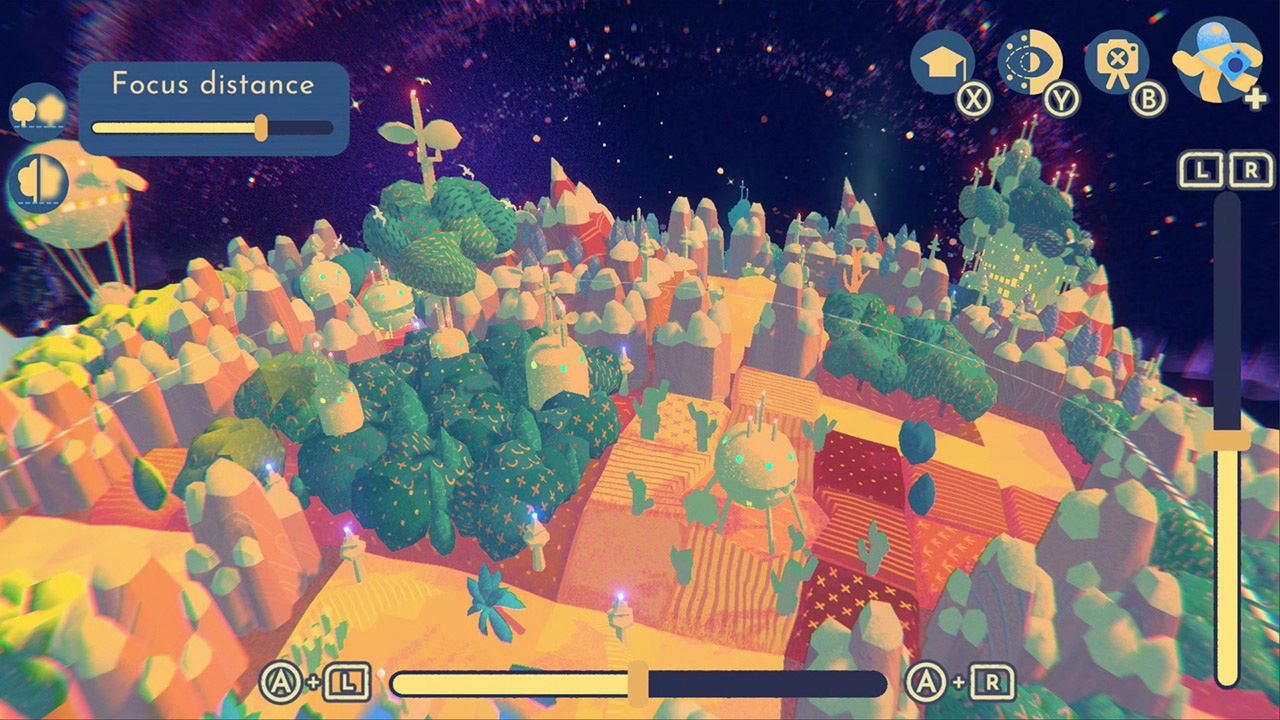The image size is (1280, 720).
Task: Click the plus prompt beside the photographer icon
Action: (x=1252, y=95)
